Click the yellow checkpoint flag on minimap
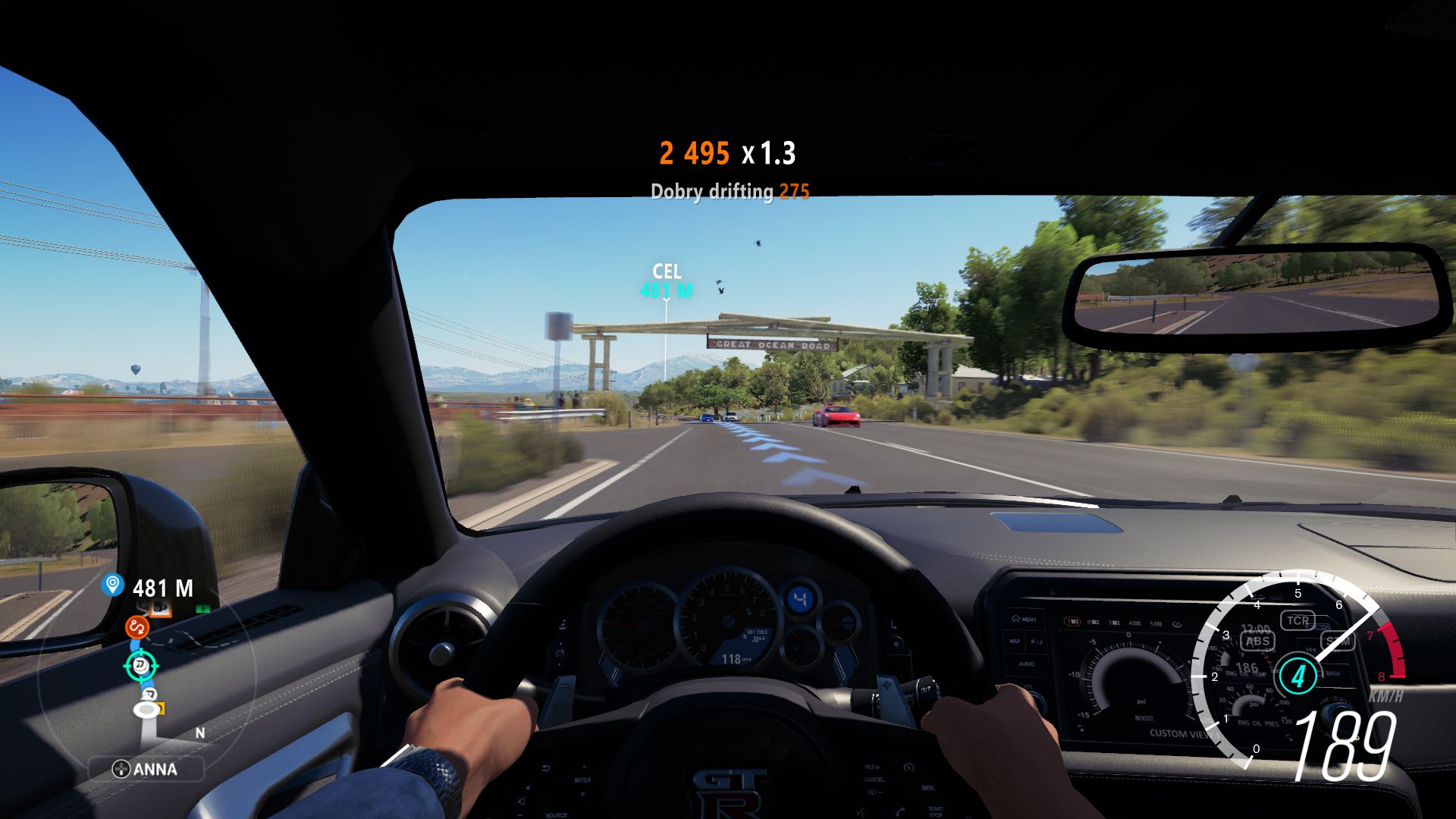Viewport: 1456px width, 819px height. 161,709
